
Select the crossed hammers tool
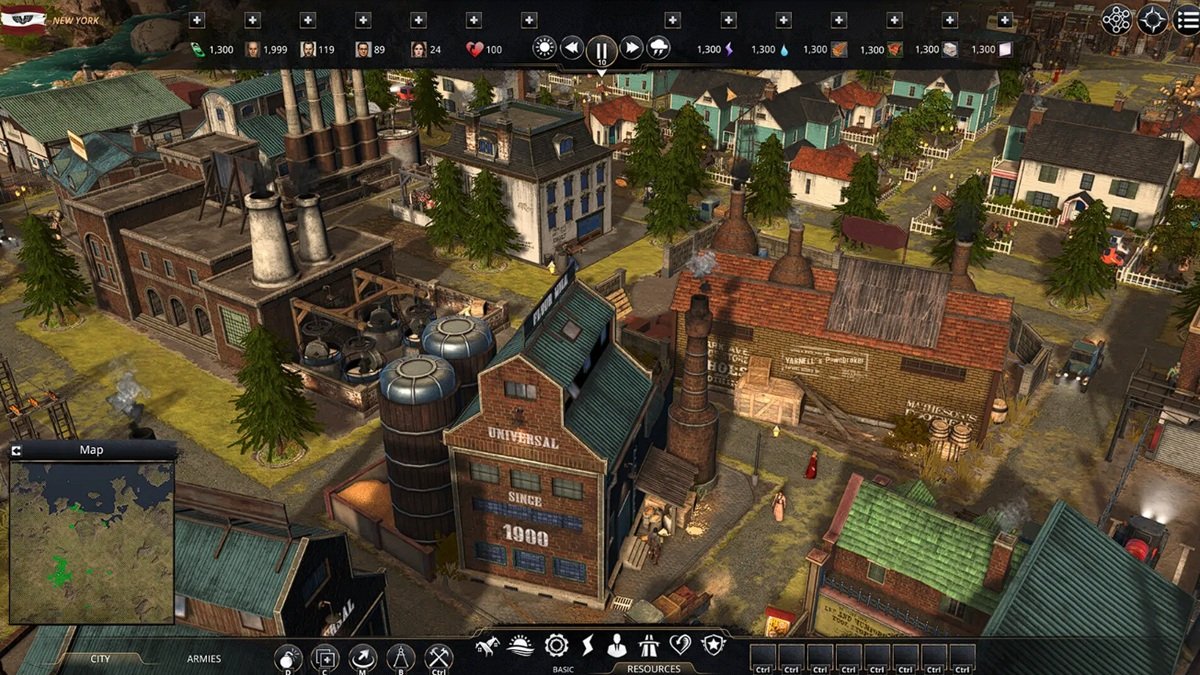[438, 657]
